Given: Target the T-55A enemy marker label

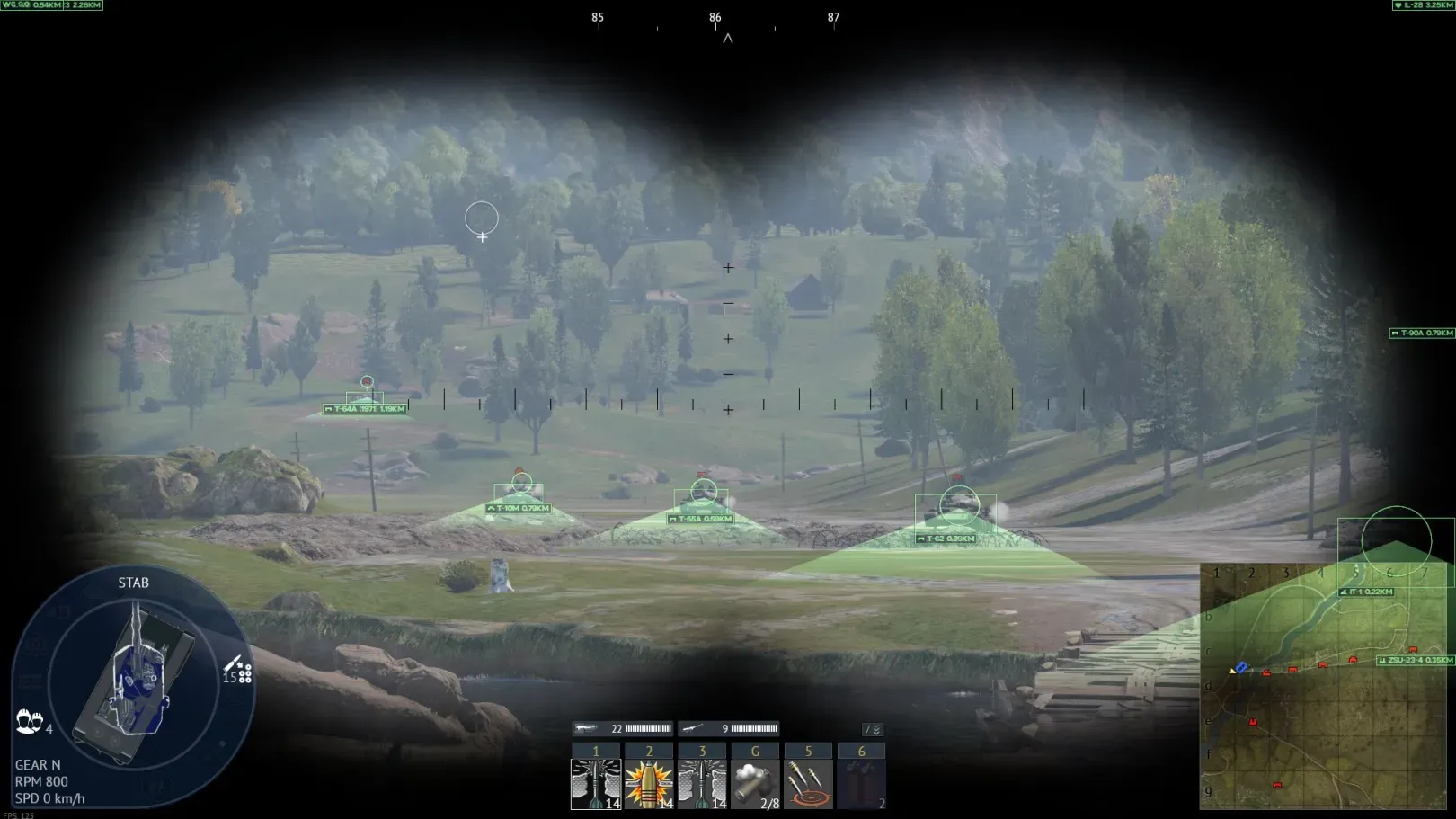Looking at the screenshot, I should click(702, 519).
